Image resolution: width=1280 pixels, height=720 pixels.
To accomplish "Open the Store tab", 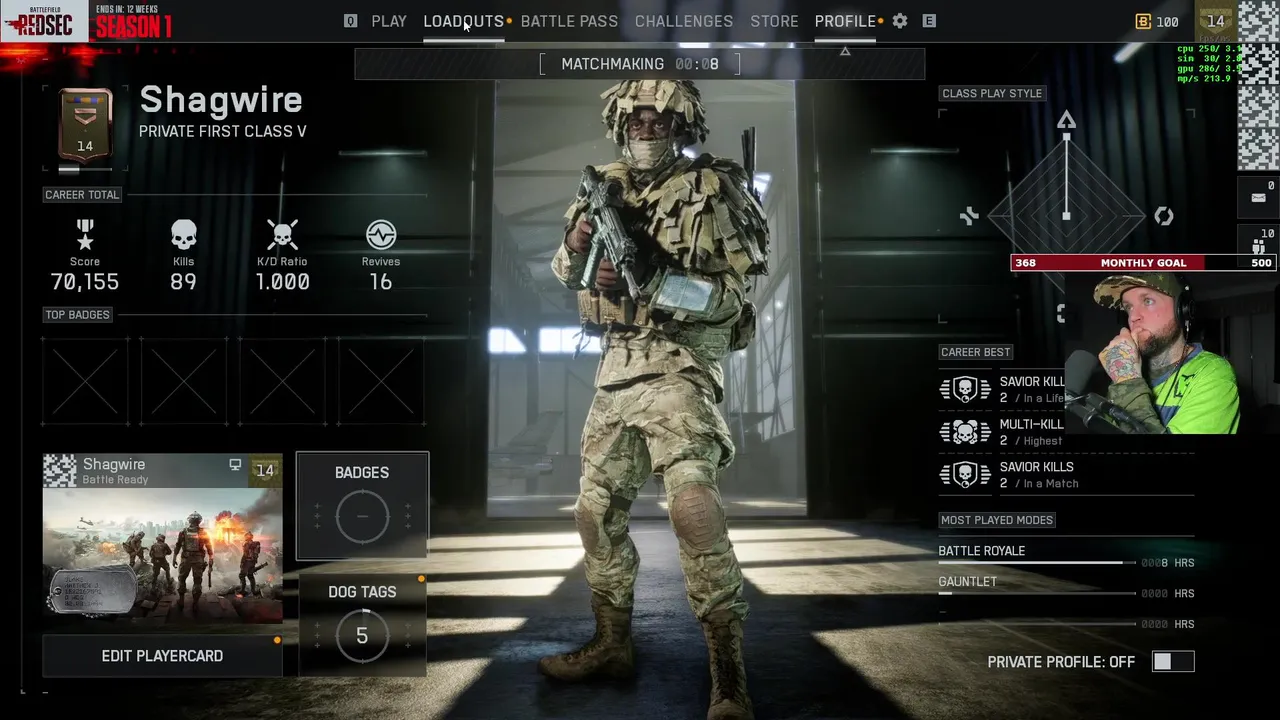I will [774, 21].
